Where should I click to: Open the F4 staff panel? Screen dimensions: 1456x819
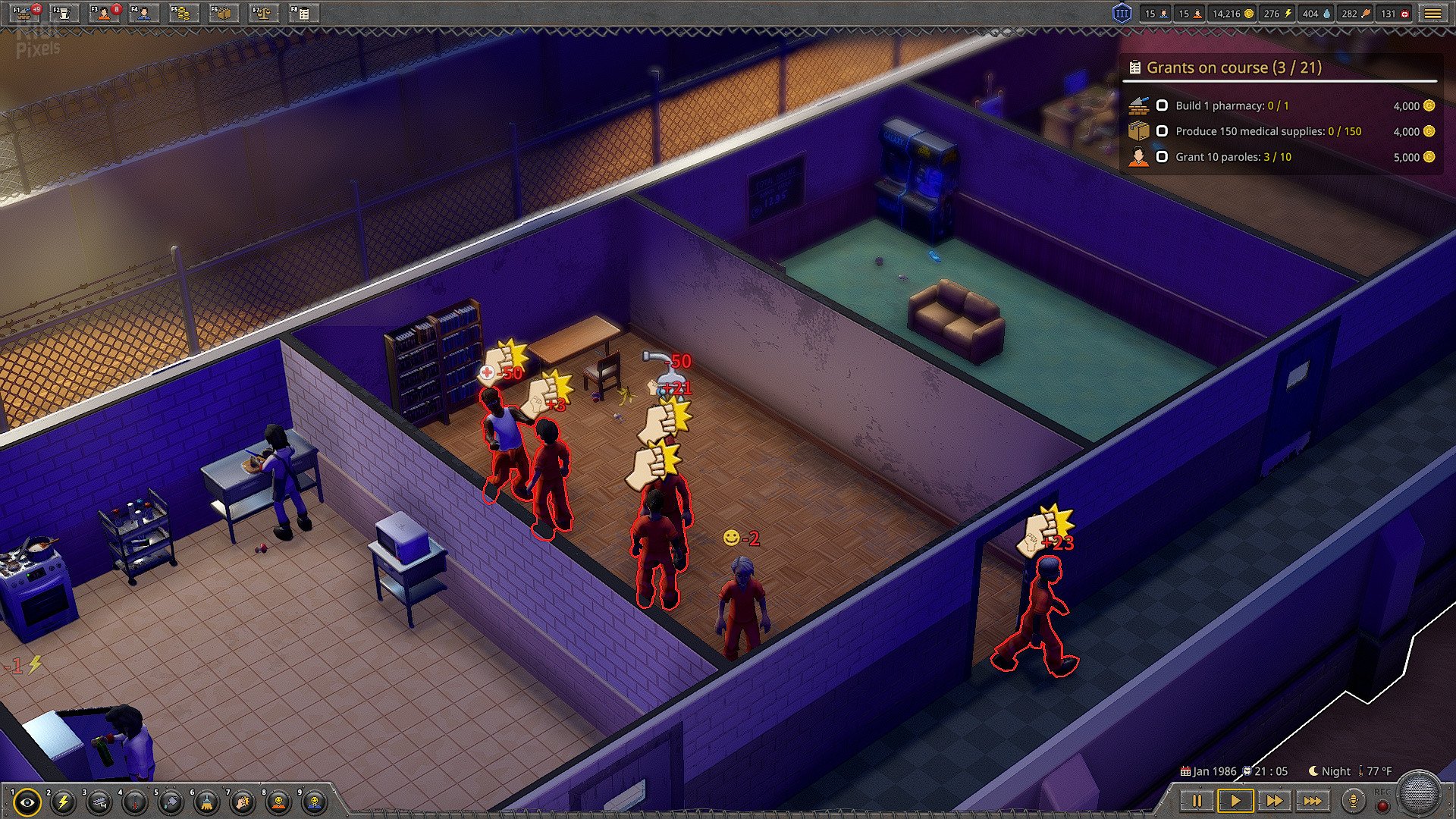coord(144,13)
